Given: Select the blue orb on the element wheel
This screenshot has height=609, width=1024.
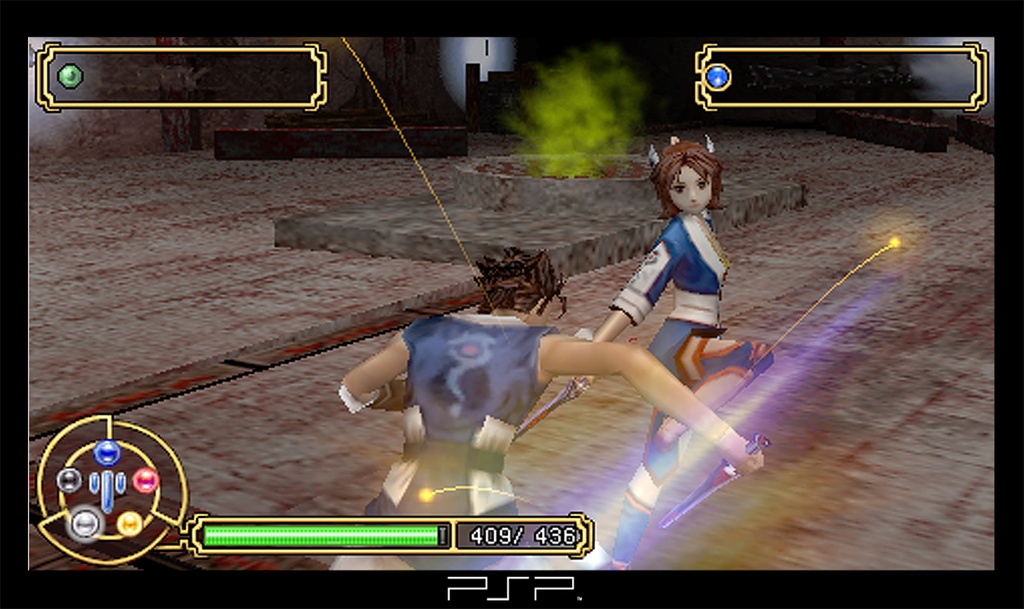Looking at the screenshot, I should 107,453.
